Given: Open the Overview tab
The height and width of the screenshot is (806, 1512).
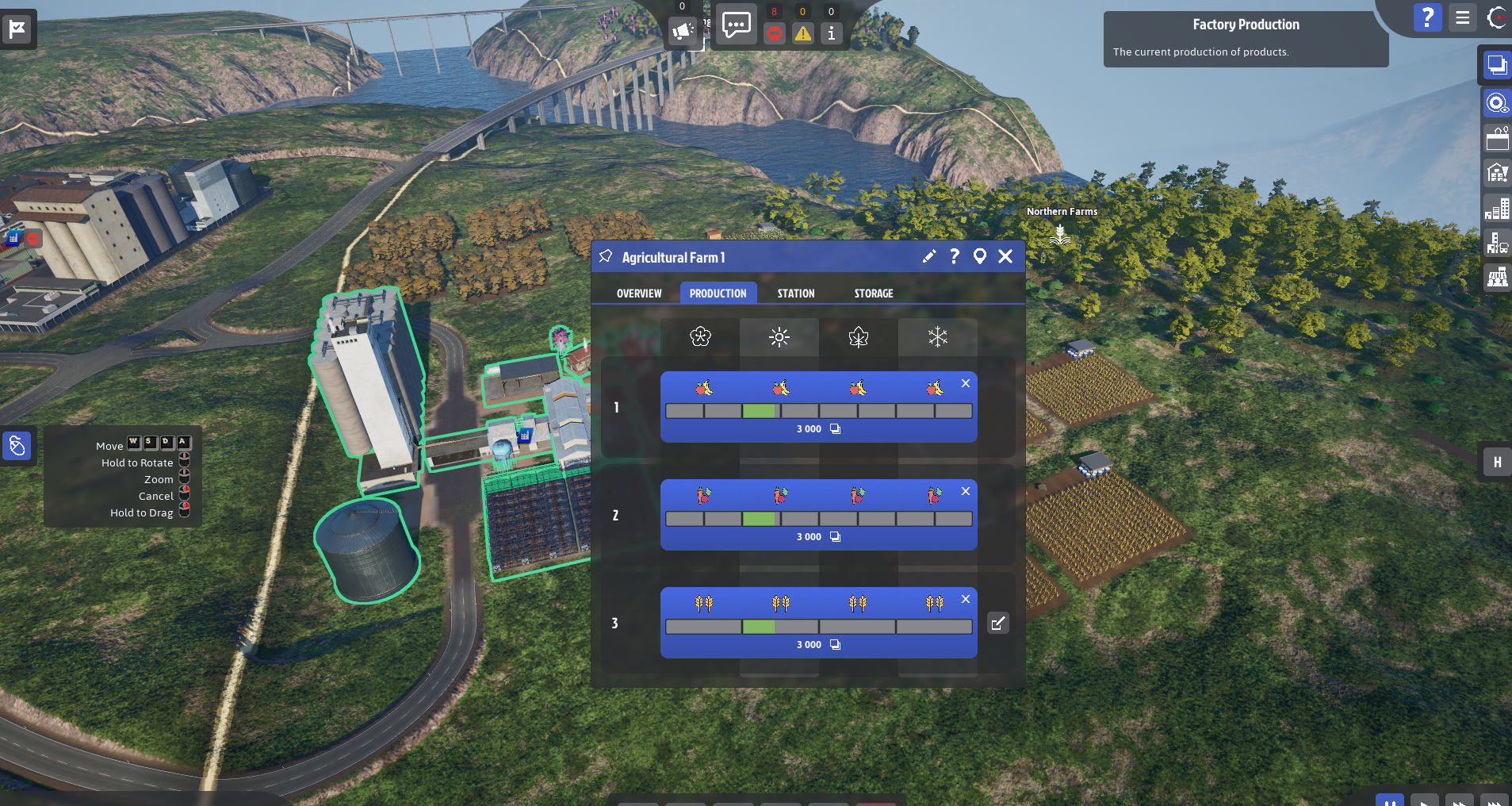Looking at the screenshot, I should 639,293.
